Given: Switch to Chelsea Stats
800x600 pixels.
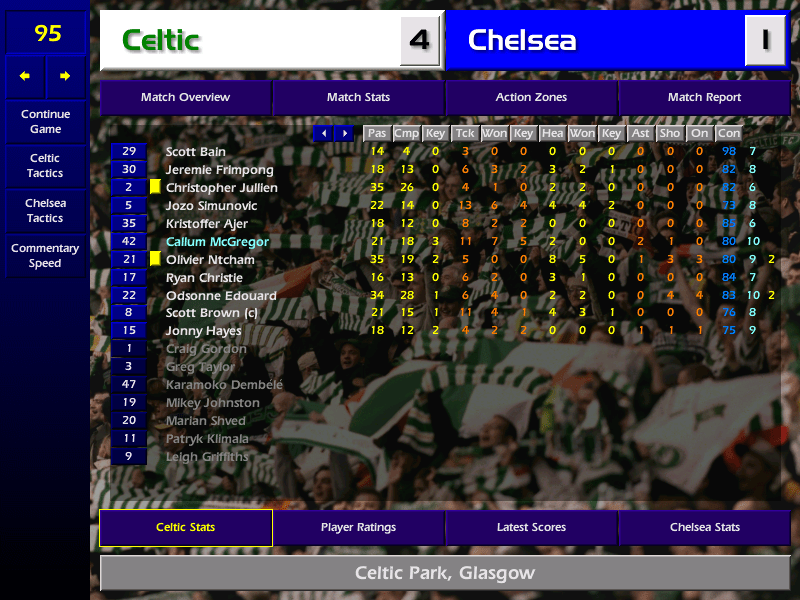Looking at the screenshot, I should [704, 527].
